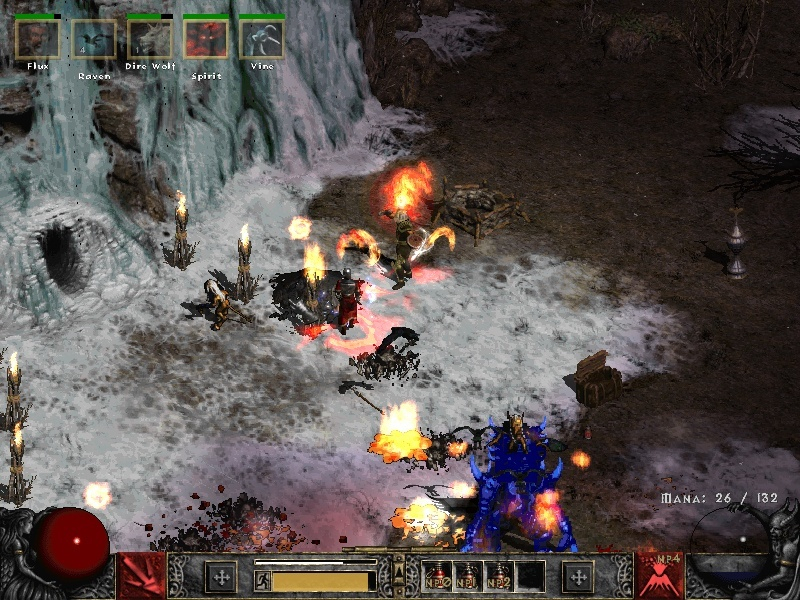This screenshot has height=600, width=800.
Task: Open the left-click attack skill selector
Action: [x=141, y=576]
